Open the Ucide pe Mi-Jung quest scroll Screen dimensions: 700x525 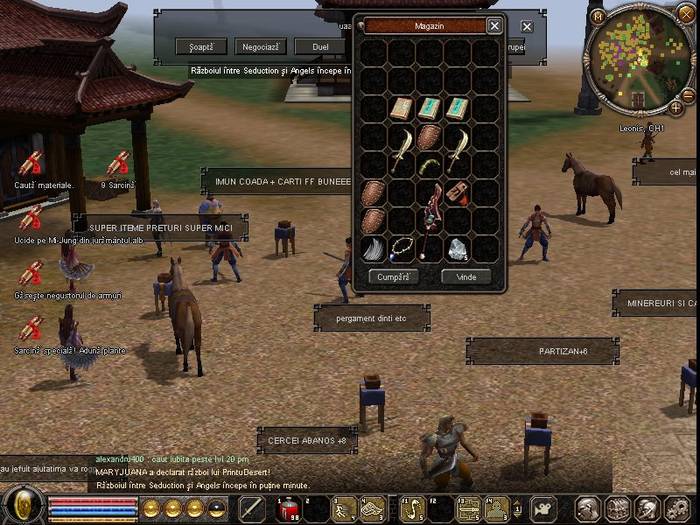(x=30, y=218)
